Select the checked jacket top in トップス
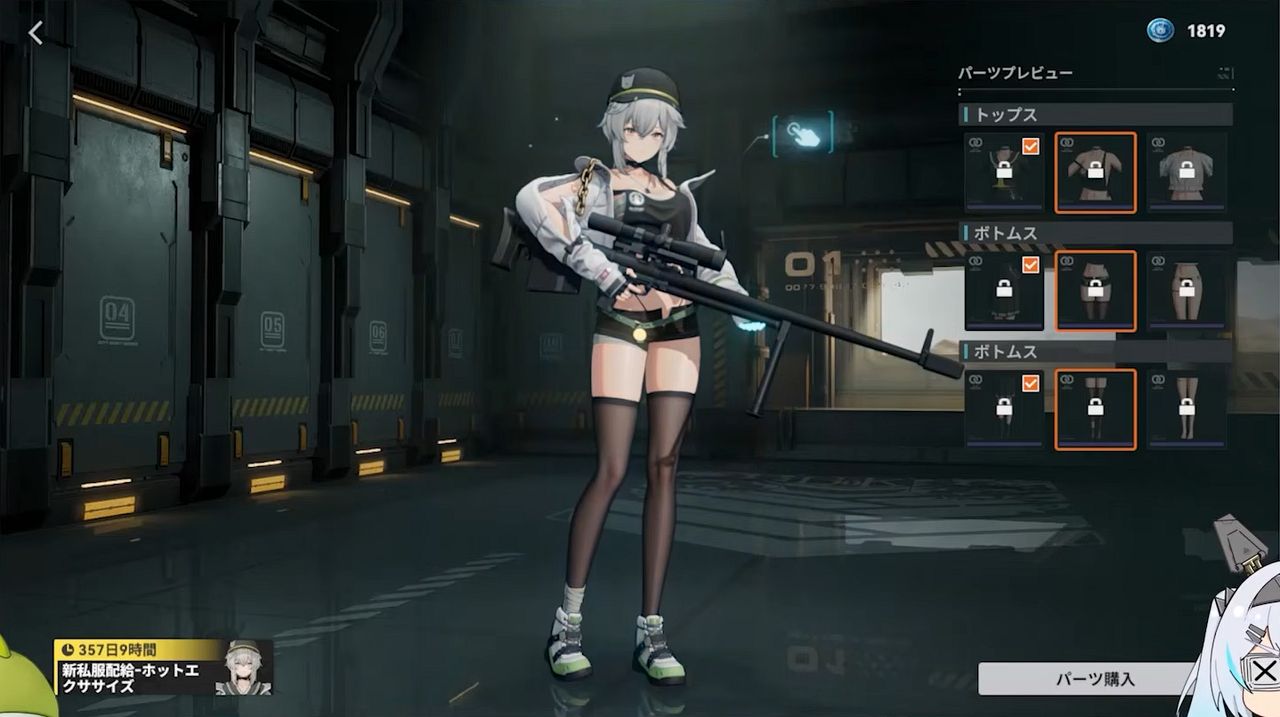 [1004, 172]
